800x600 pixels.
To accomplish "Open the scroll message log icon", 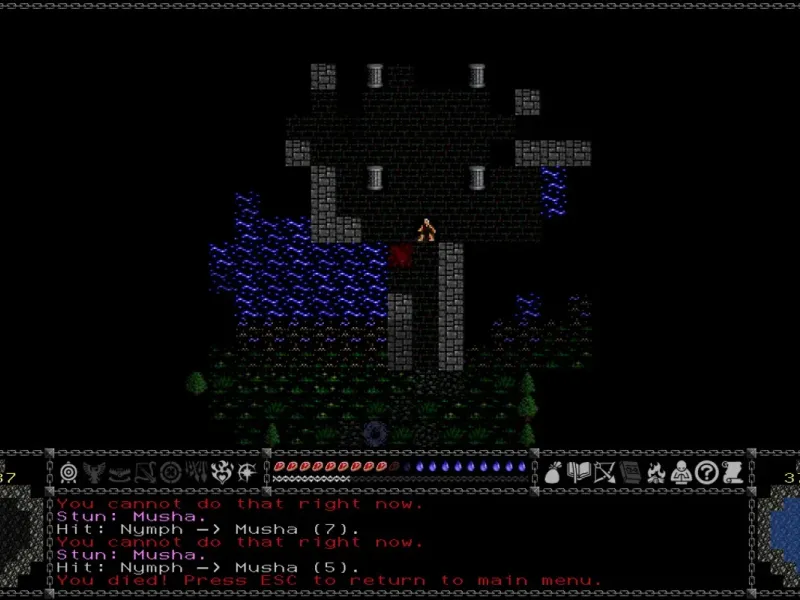I will click(732, 472).
